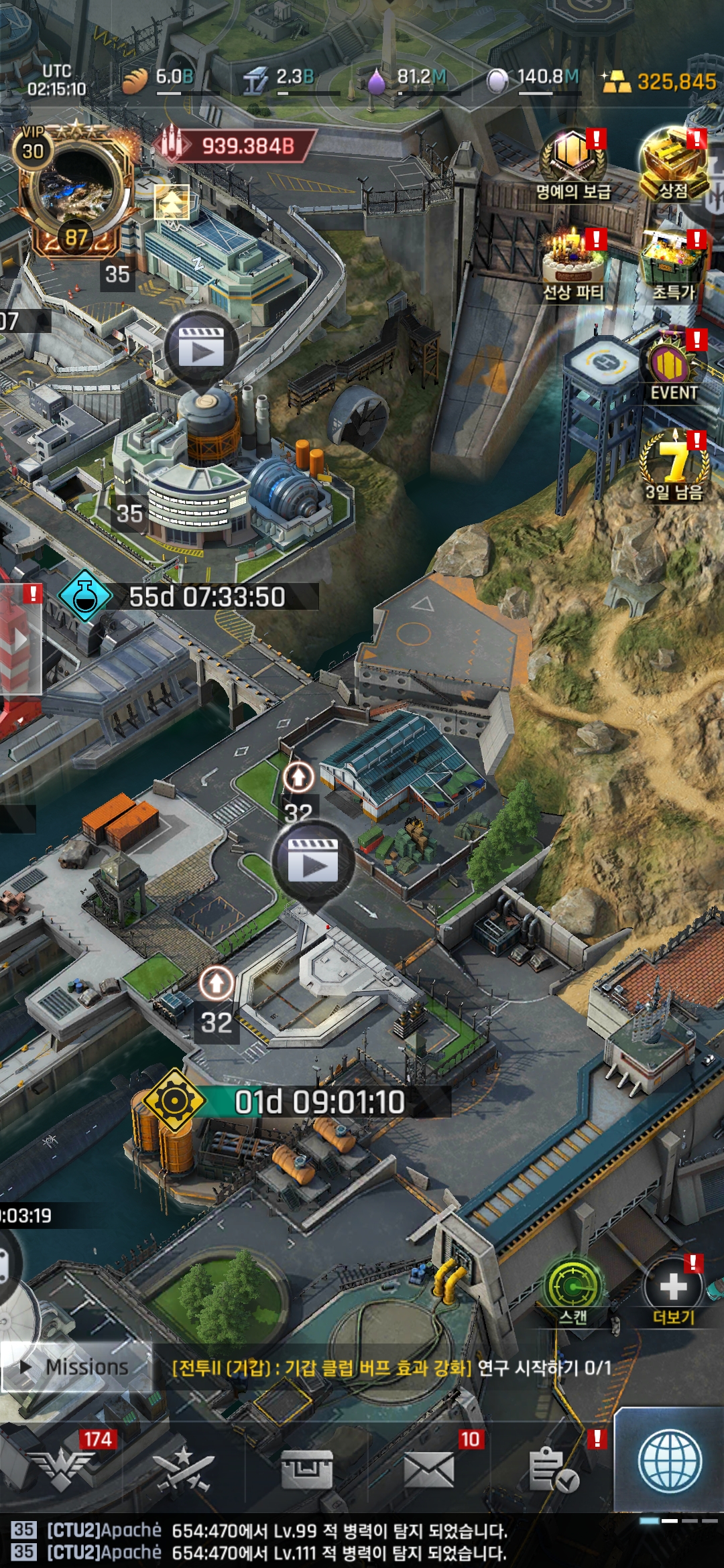This screenshot has width=724, height=1568.
Task: Expand the 더보기 plus menu
Action: pyautogui.click(x=673, y=1288)
